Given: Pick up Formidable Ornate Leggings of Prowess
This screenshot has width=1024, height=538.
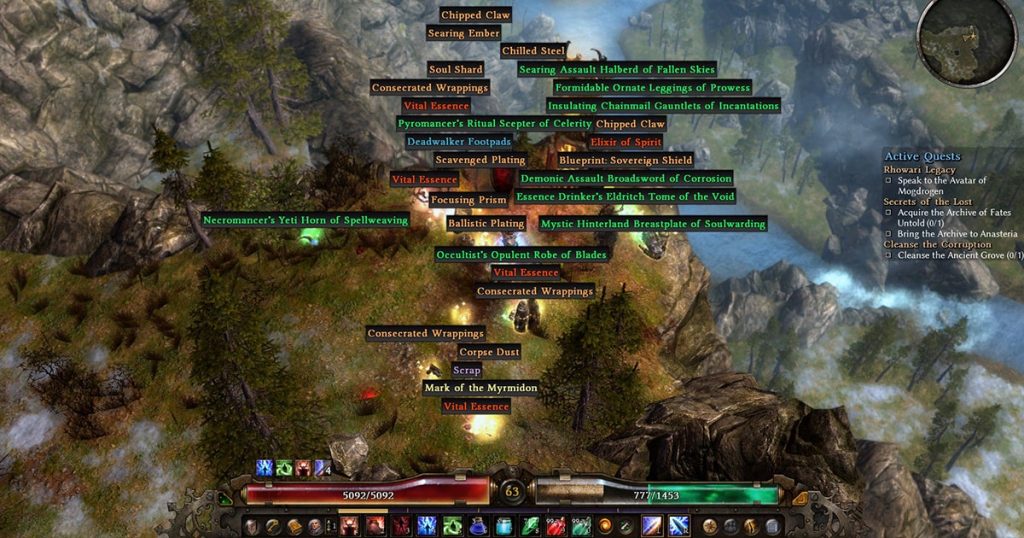Looking at the screenshot, I should click(652, 88).
